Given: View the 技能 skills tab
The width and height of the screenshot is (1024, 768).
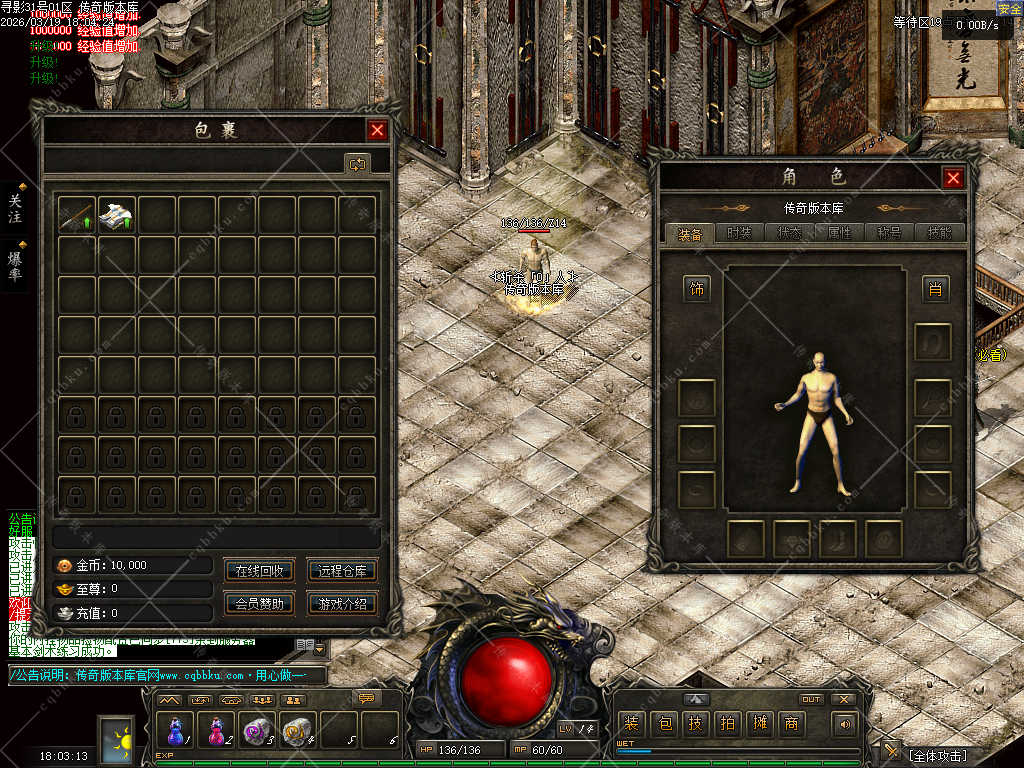Looking at the screenshot, I should [939, 233].
